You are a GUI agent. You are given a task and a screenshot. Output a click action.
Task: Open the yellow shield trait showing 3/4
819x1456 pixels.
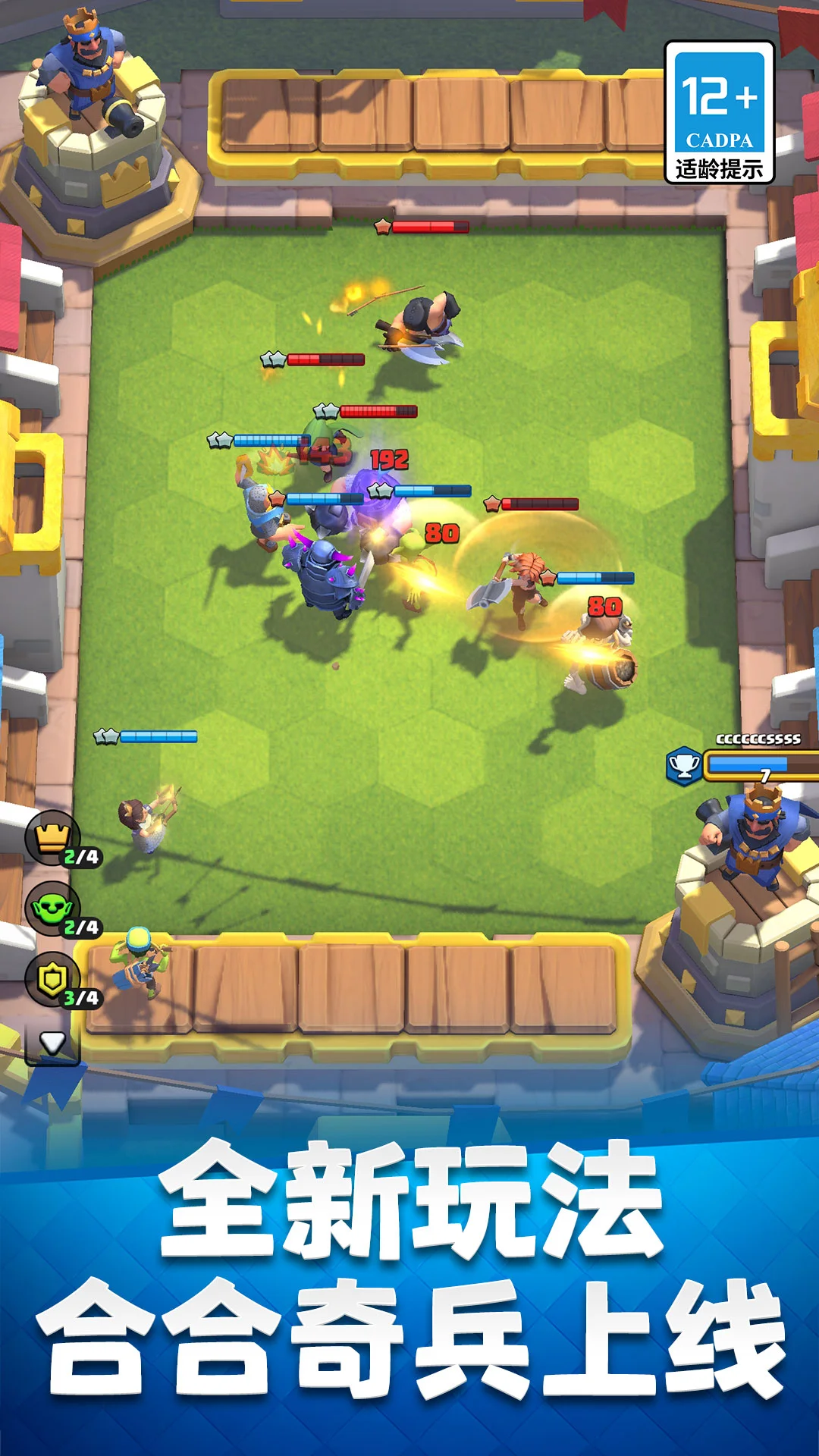point(53,979)
